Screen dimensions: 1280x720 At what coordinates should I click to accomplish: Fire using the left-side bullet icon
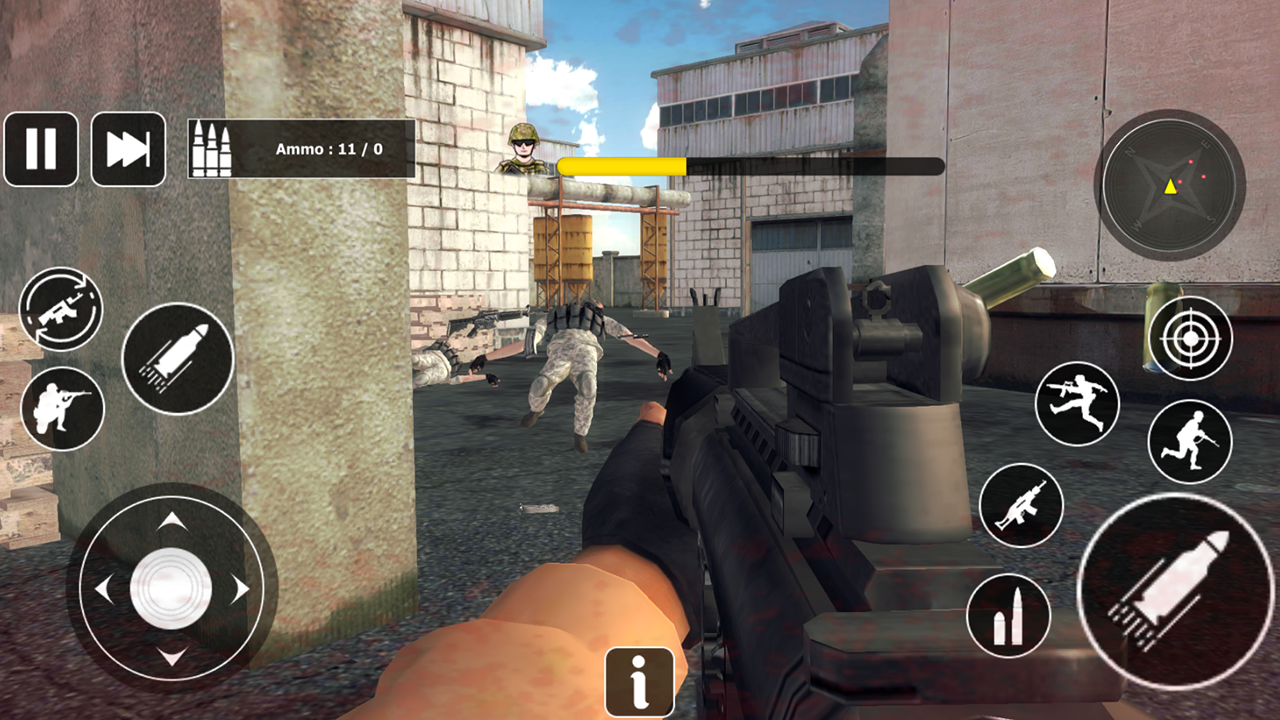pyautogui.click(x=178, y=358)
